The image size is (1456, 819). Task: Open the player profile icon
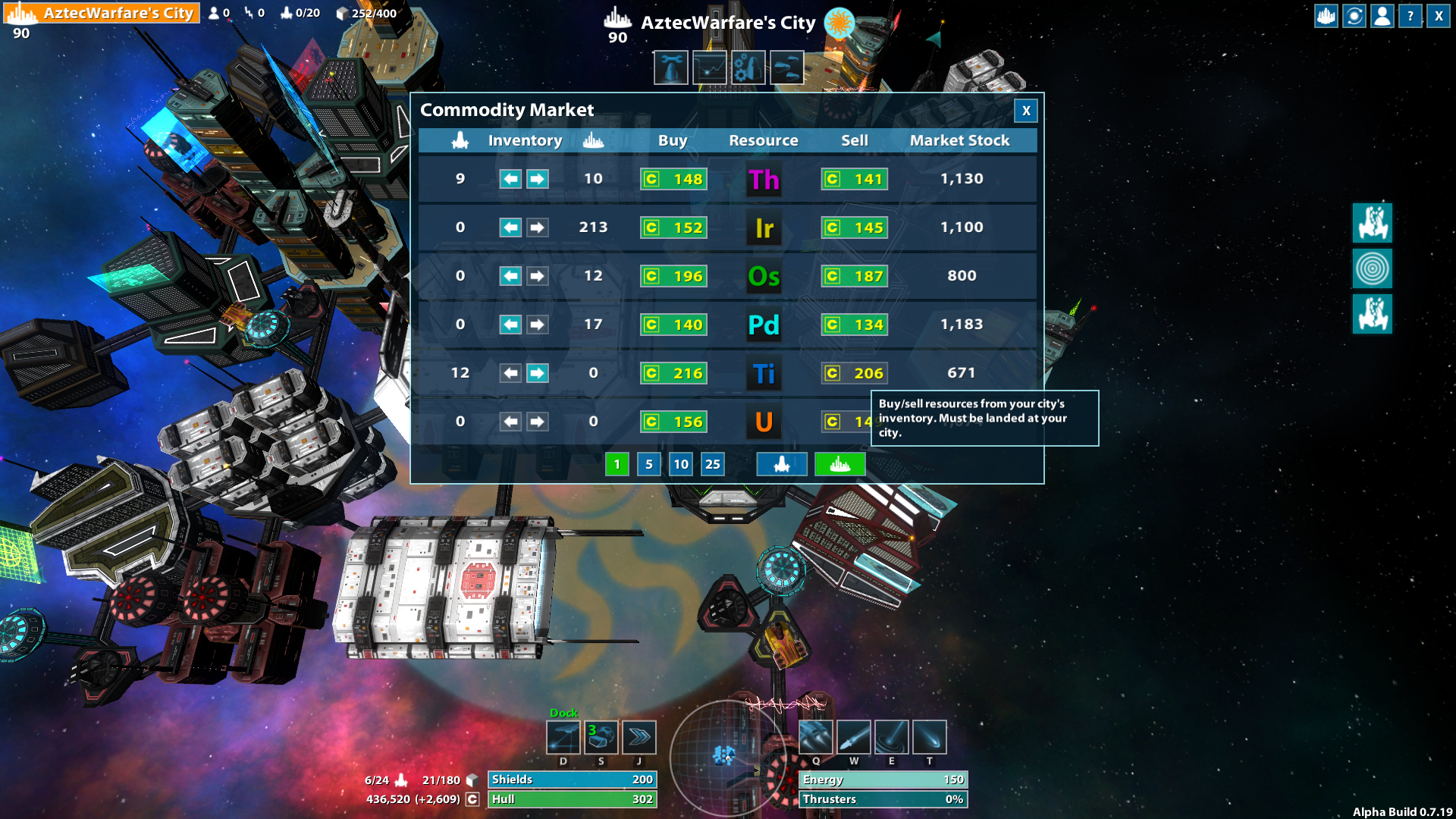coord(1381,16)
